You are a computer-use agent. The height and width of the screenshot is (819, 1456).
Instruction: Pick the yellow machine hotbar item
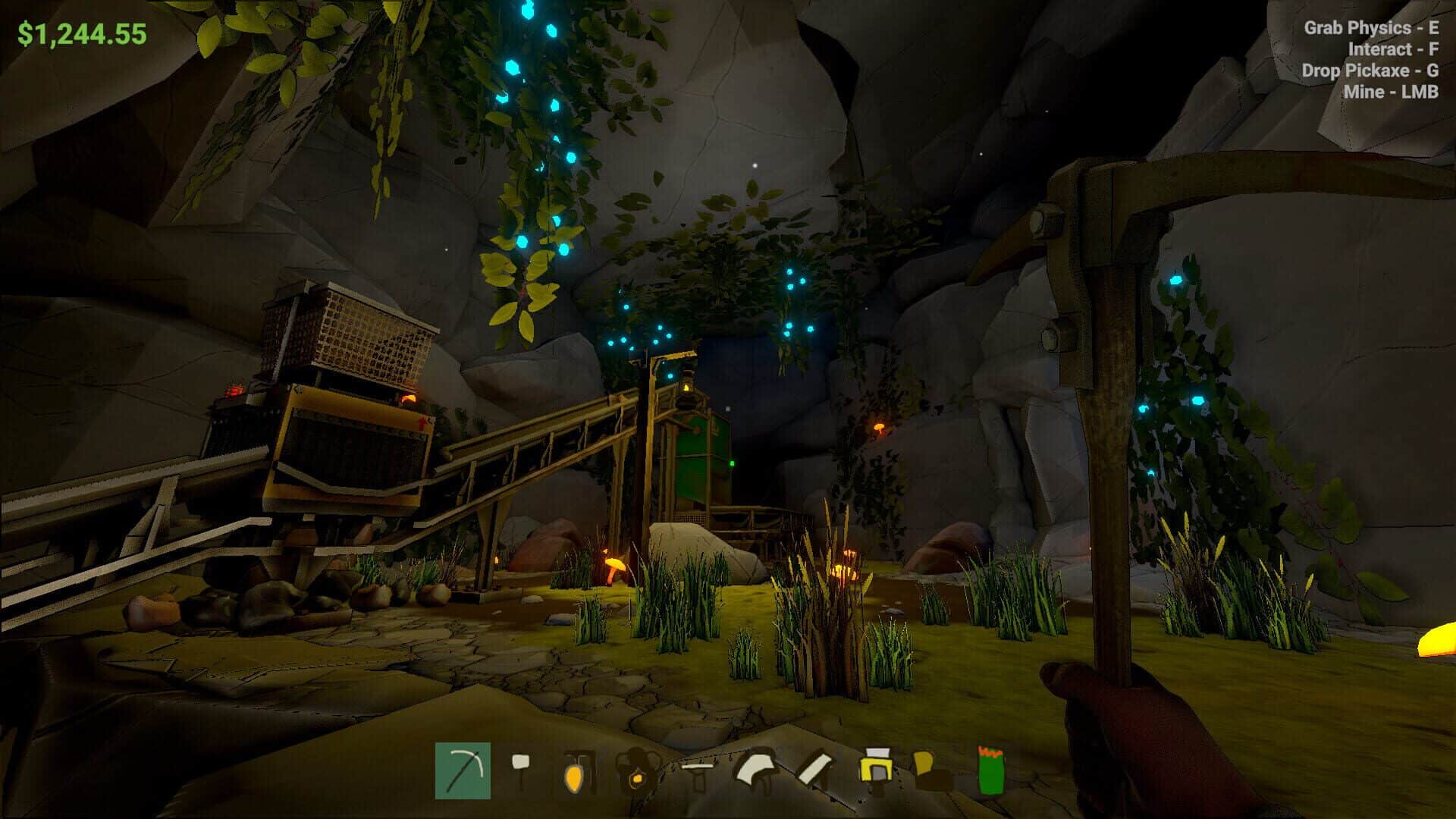coord(876,769)
